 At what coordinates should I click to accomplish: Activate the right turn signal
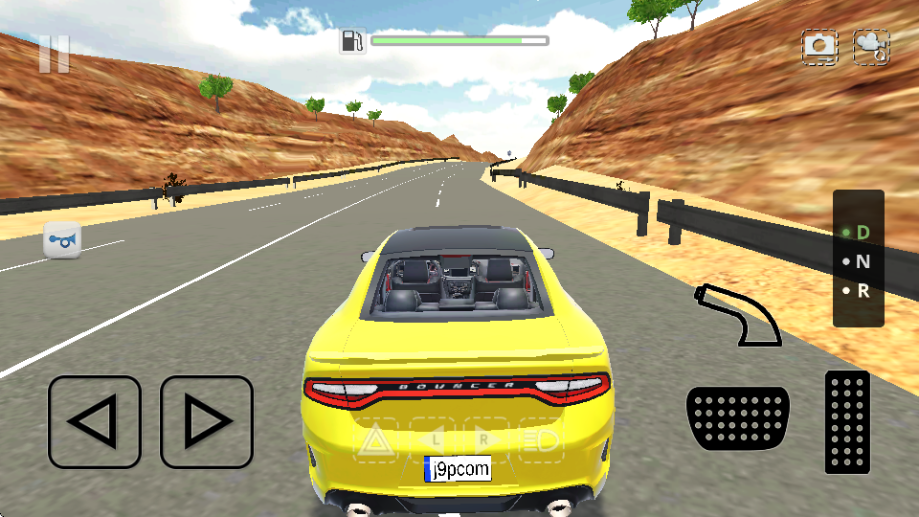point(485,439)
